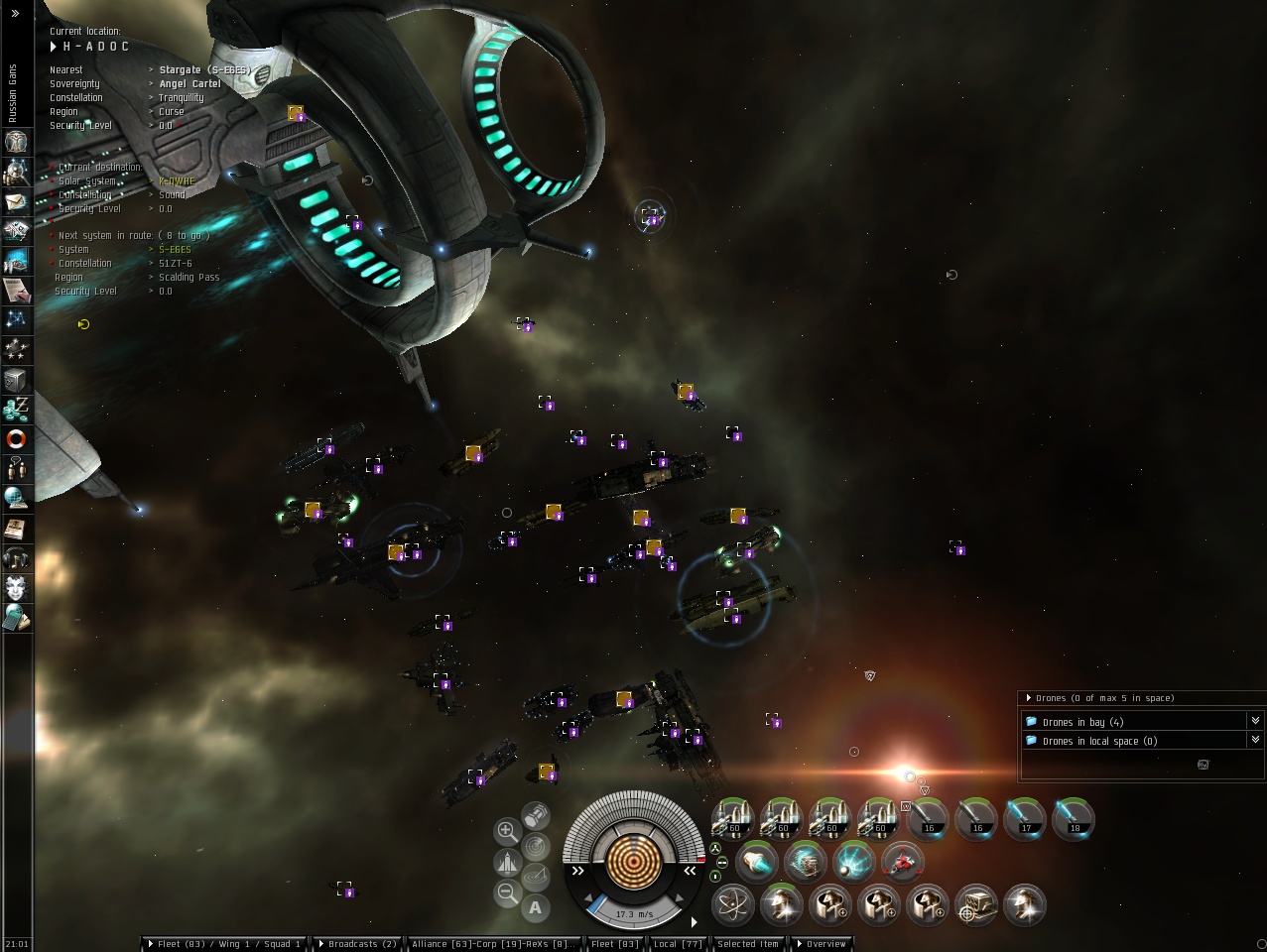Image resolution: width=1267 pixels, height=952 pixels.
Task: Open the mail envelope icon
Action: pyautogui.click(x=16, y=201)
